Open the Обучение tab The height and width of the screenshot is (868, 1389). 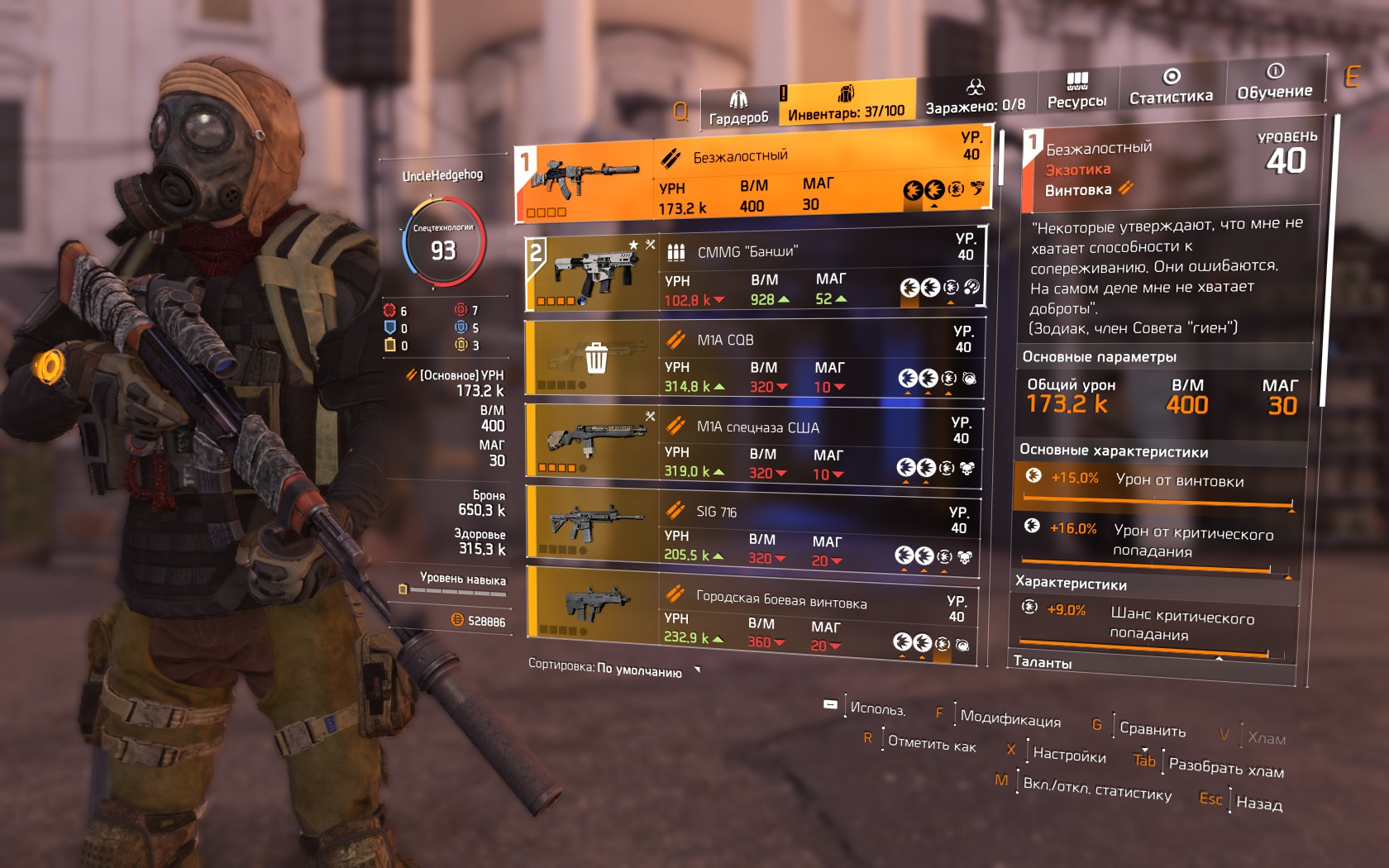coord(1274,82)
